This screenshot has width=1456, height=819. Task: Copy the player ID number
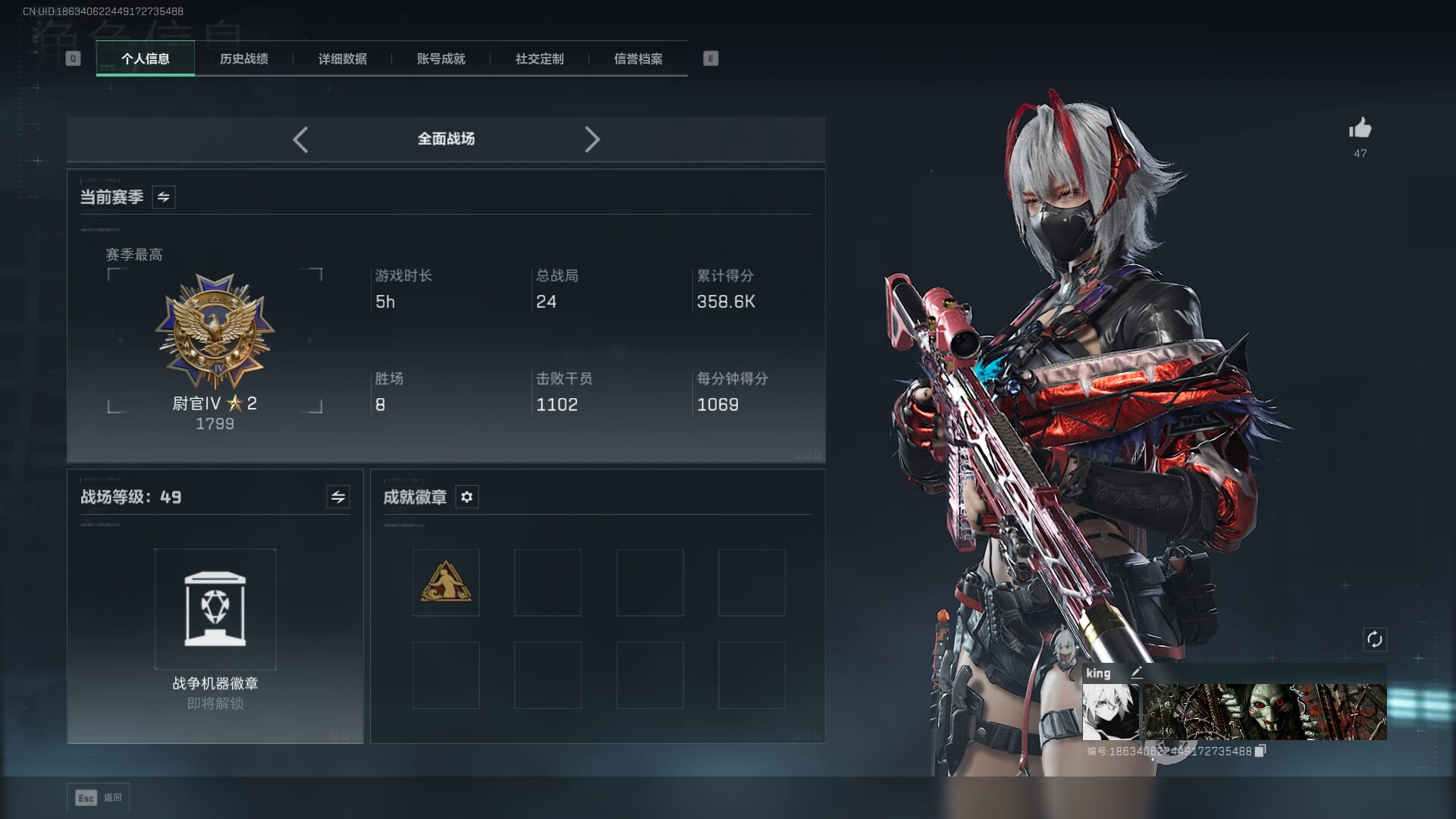(x=1260, y=751)
